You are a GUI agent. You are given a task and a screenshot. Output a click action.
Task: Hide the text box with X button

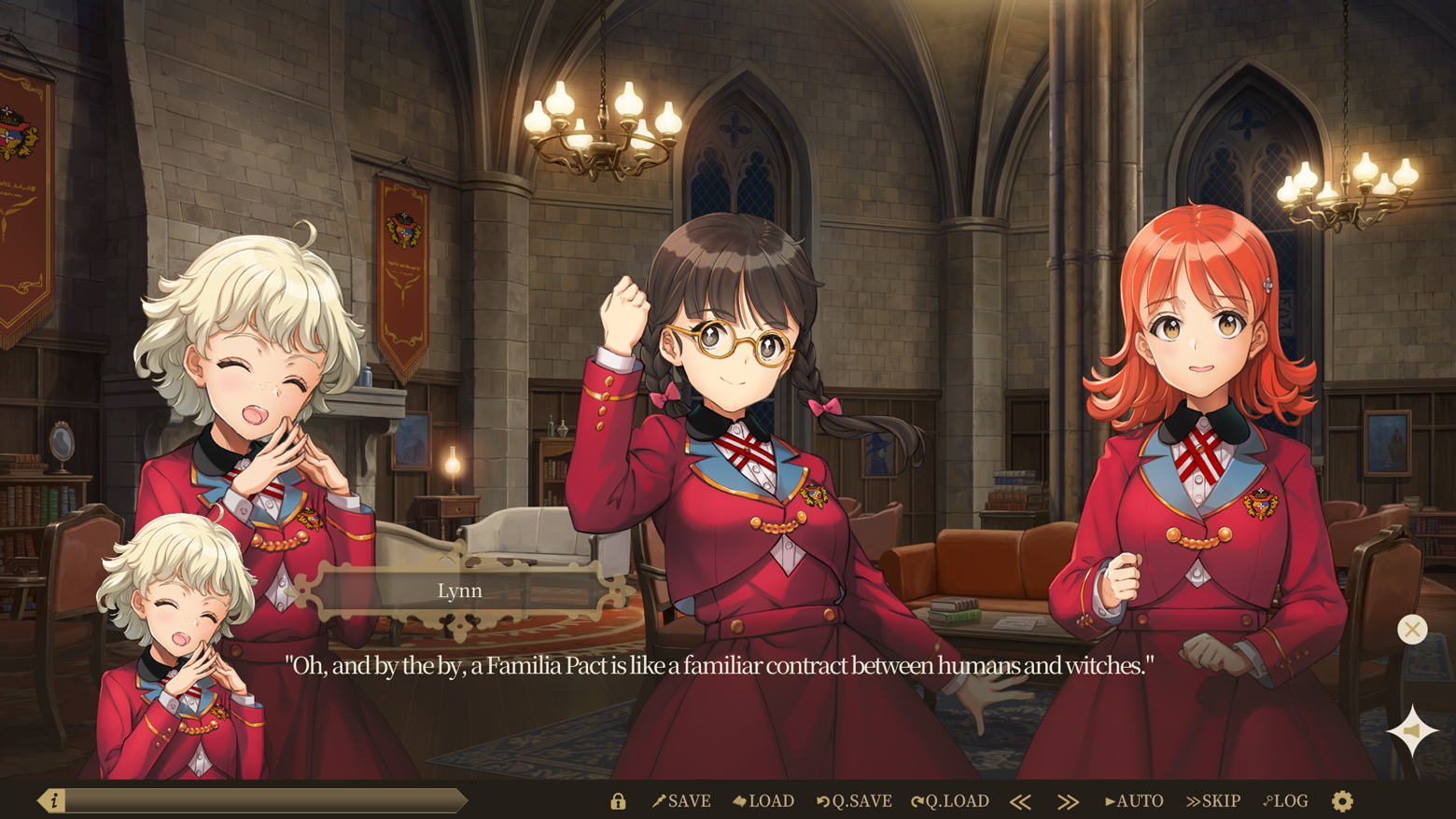click(1412, 630)
